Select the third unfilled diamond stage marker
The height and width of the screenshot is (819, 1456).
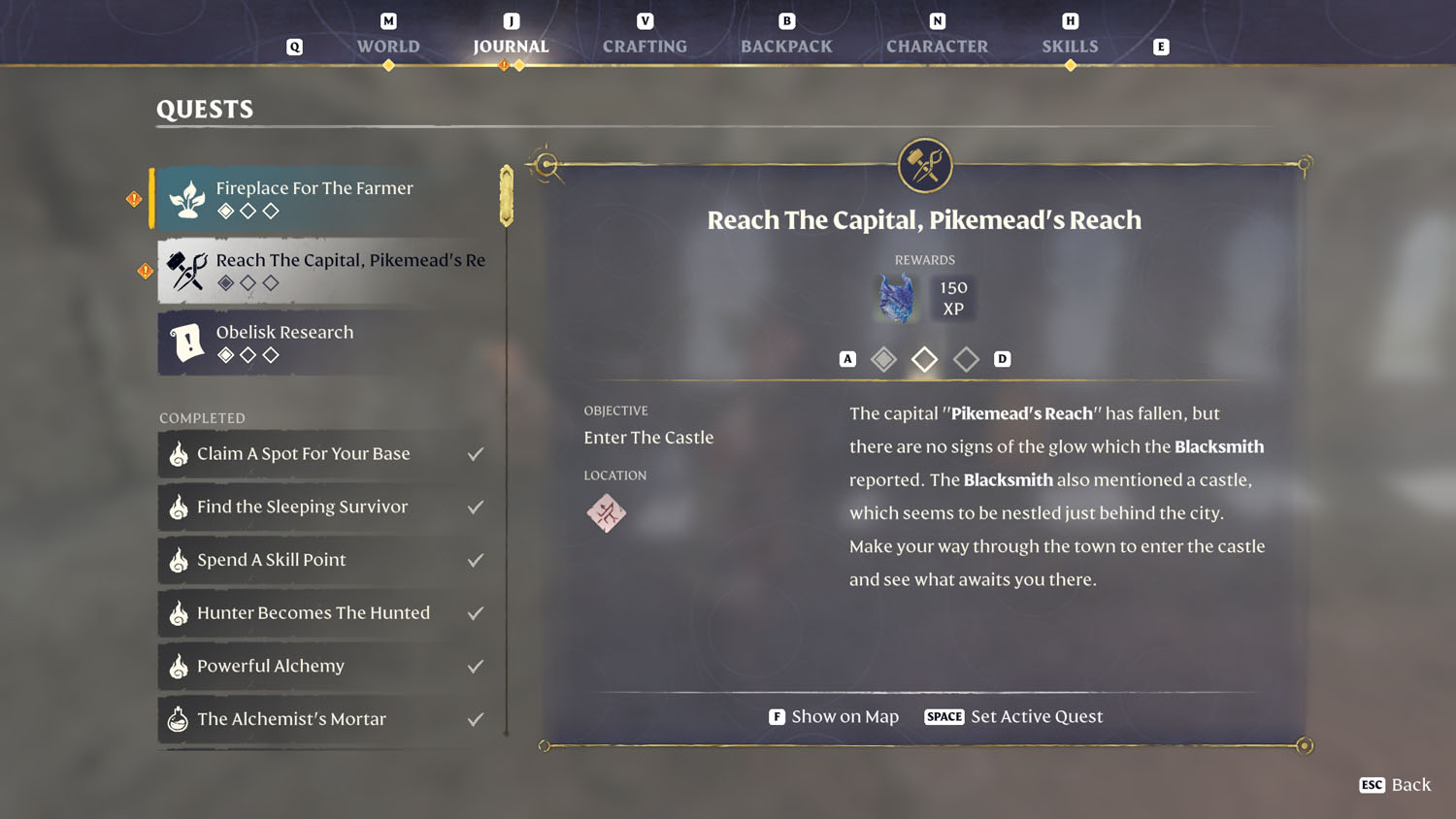click(x=966, y=359)
